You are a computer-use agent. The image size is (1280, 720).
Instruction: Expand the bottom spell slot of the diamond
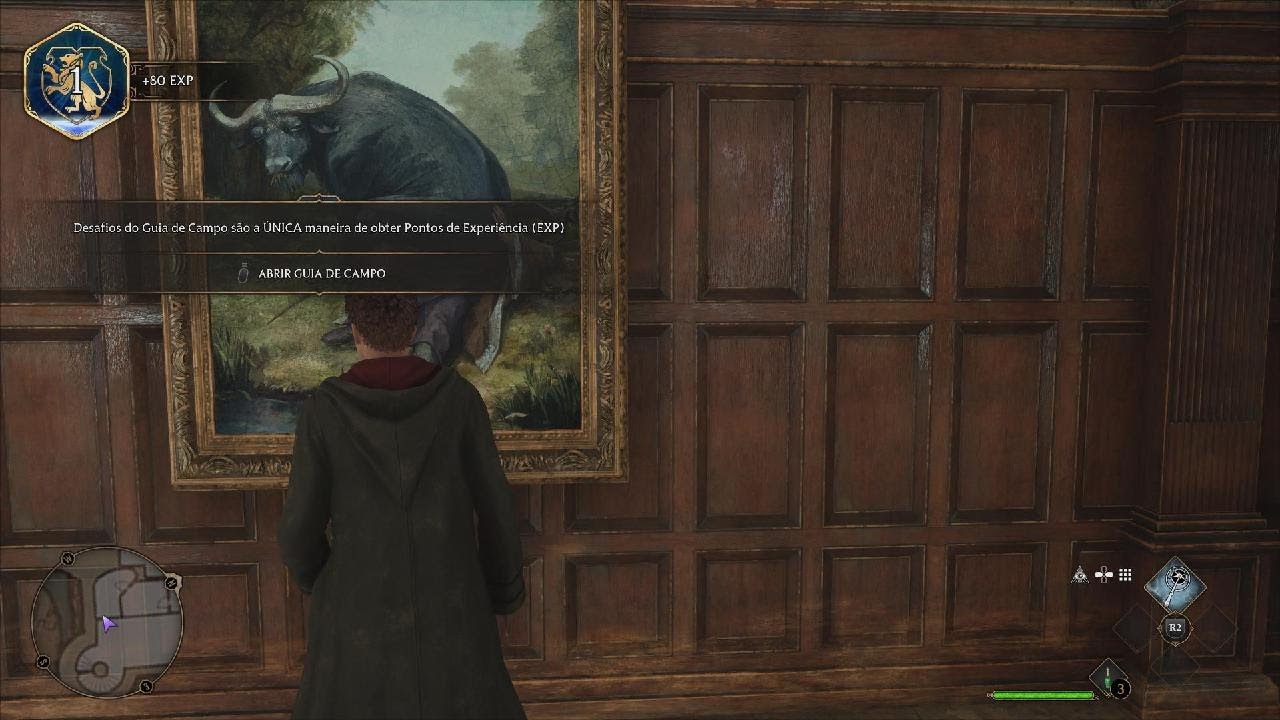(1175, 668)
